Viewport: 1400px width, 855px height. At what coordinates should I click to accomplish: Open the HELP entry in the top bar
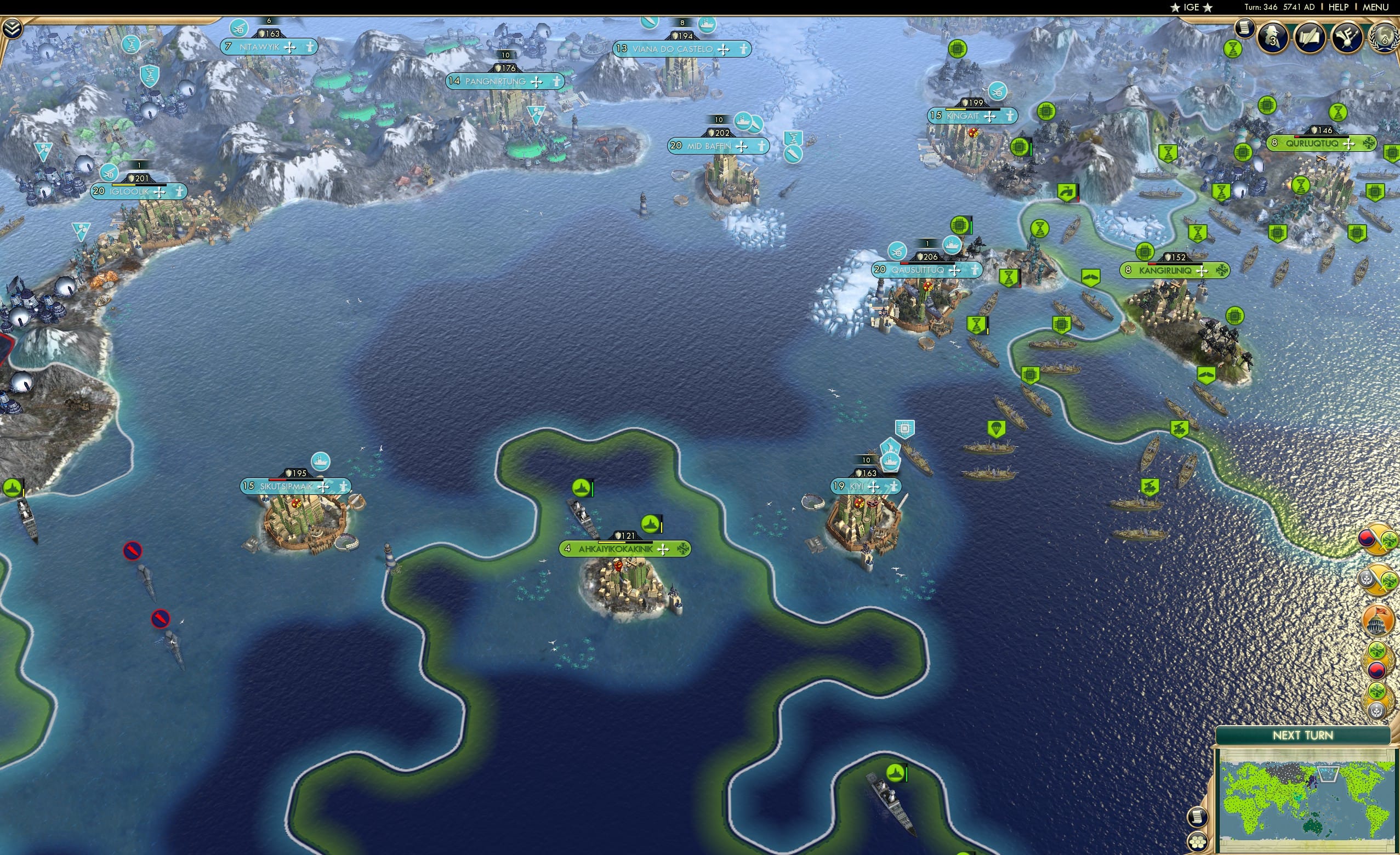[x=1339, y=7]
